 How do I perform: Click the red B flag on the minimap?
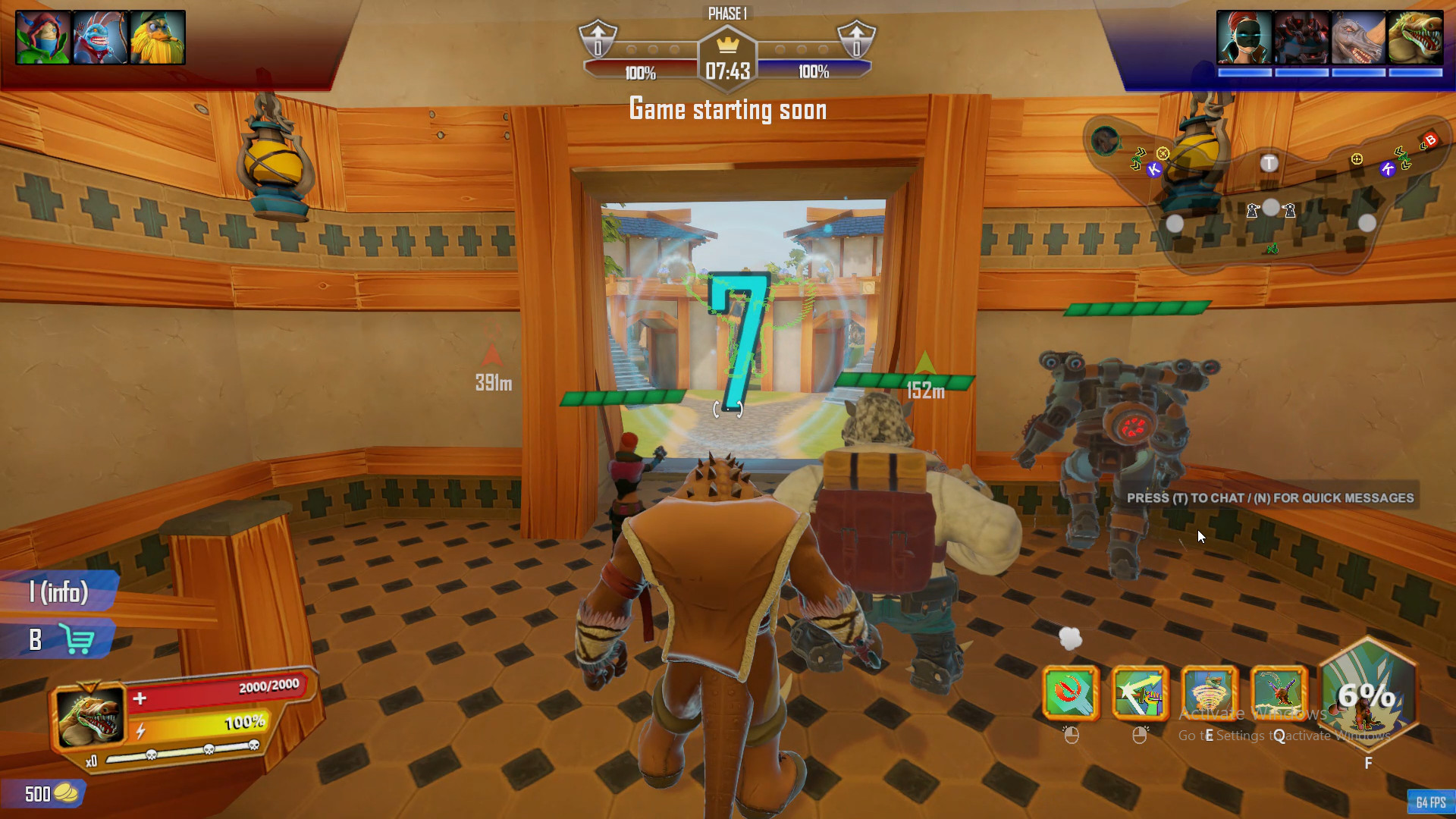pyautogui.click(x=1429, y=140)
